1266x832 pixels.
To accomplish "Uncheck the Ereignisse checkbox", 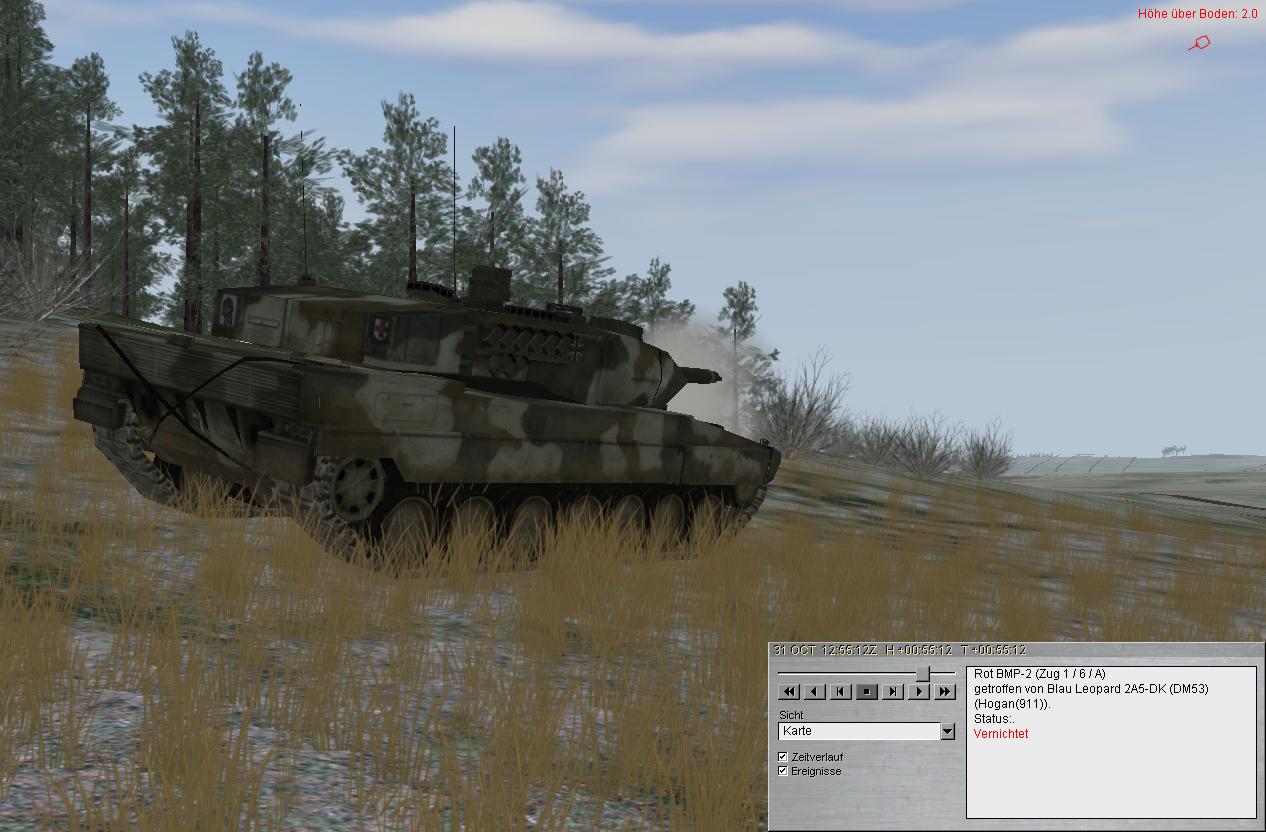I will [783, 771].
